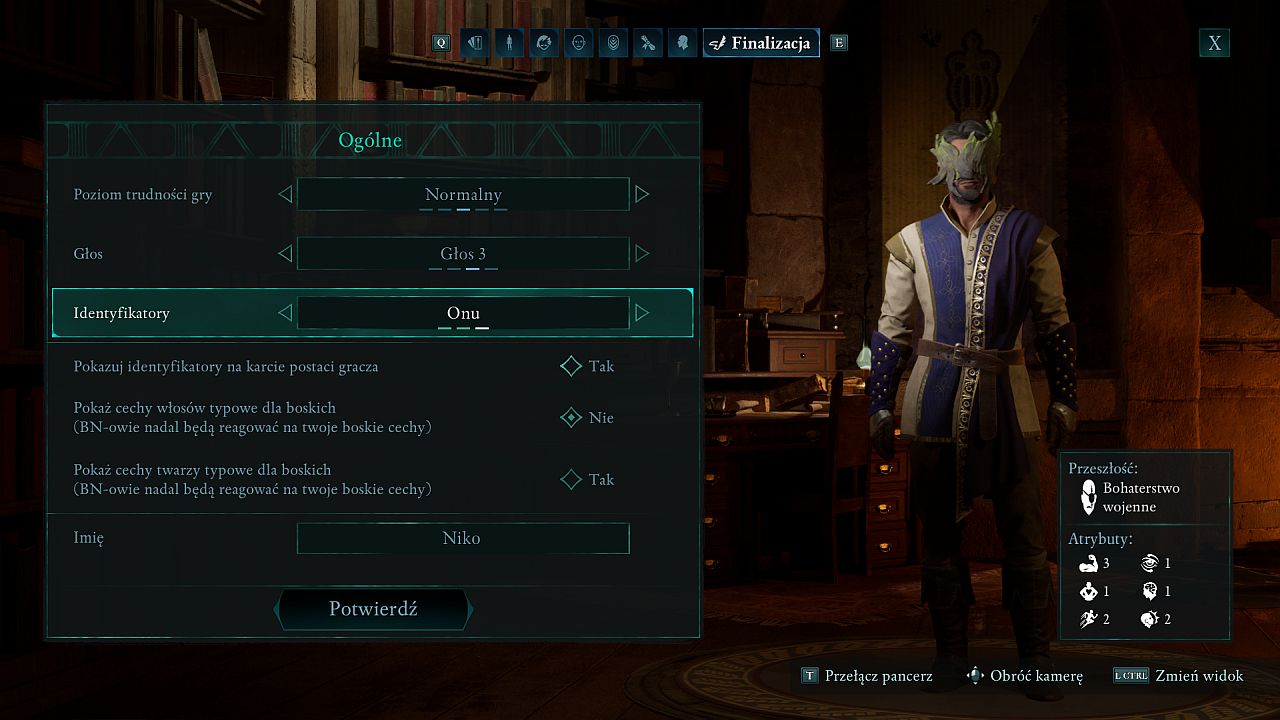Open the head profile tab
Viewport: 1280px width, 720px height.
coord(682,43)
